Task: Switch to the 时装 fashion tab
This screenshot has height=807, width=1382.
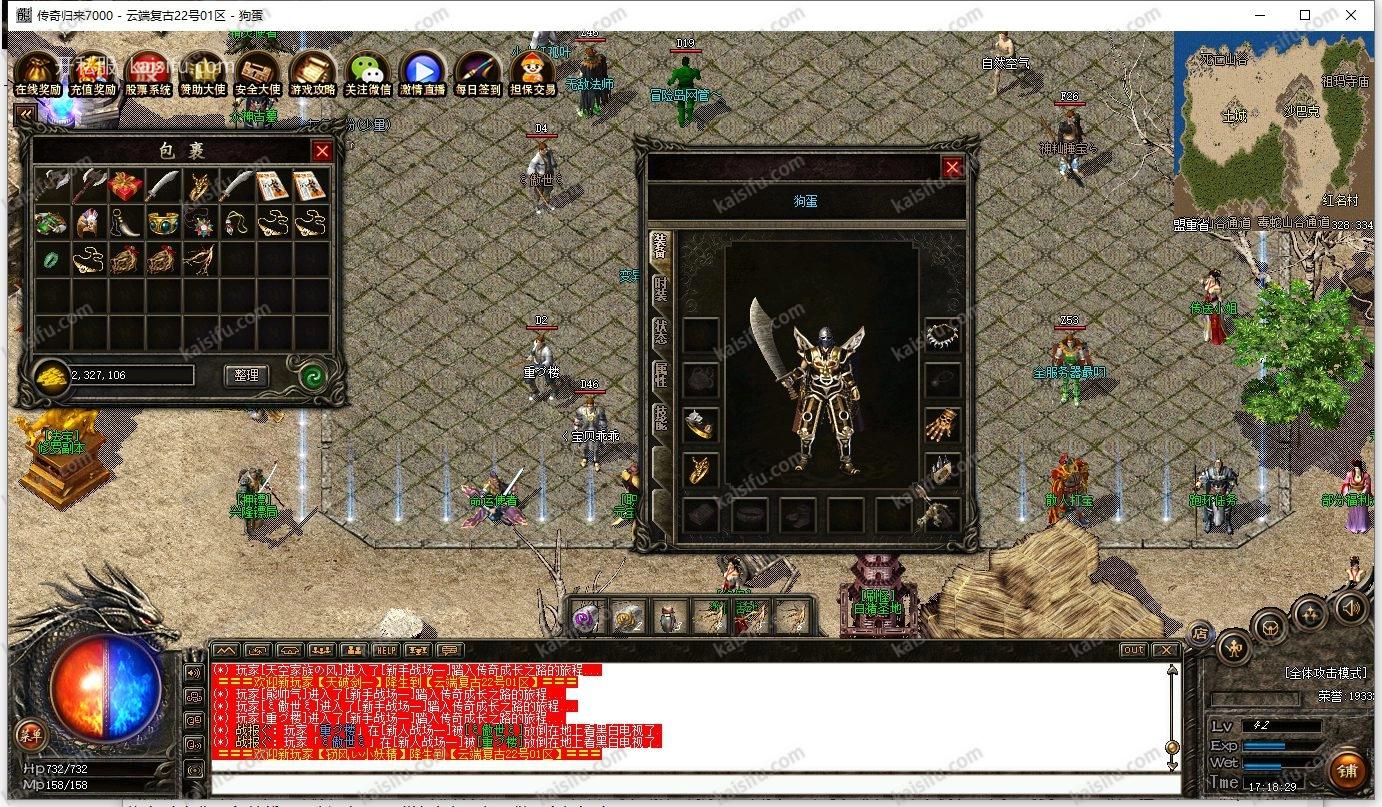Action: pyautogui.click(x=660, y=290)
